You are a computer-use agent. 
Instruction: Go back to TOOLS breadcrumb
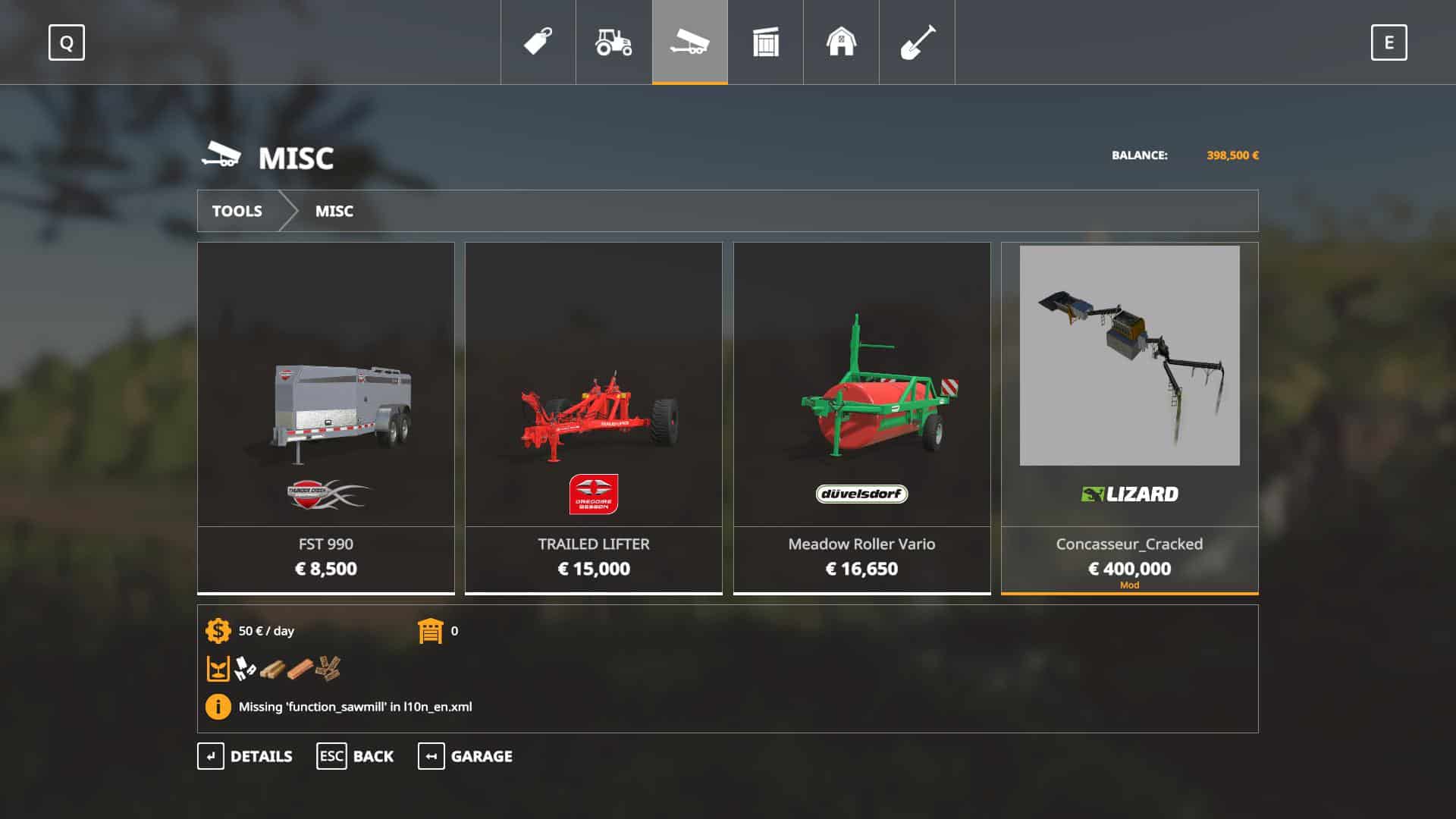click(x=237, y=211)
